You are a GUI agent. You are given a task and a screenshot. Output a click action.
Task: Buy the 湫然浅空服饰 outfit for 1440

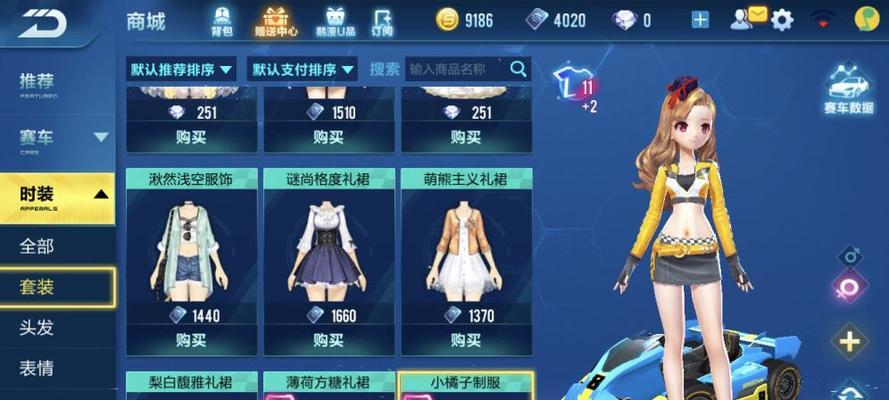191,340
